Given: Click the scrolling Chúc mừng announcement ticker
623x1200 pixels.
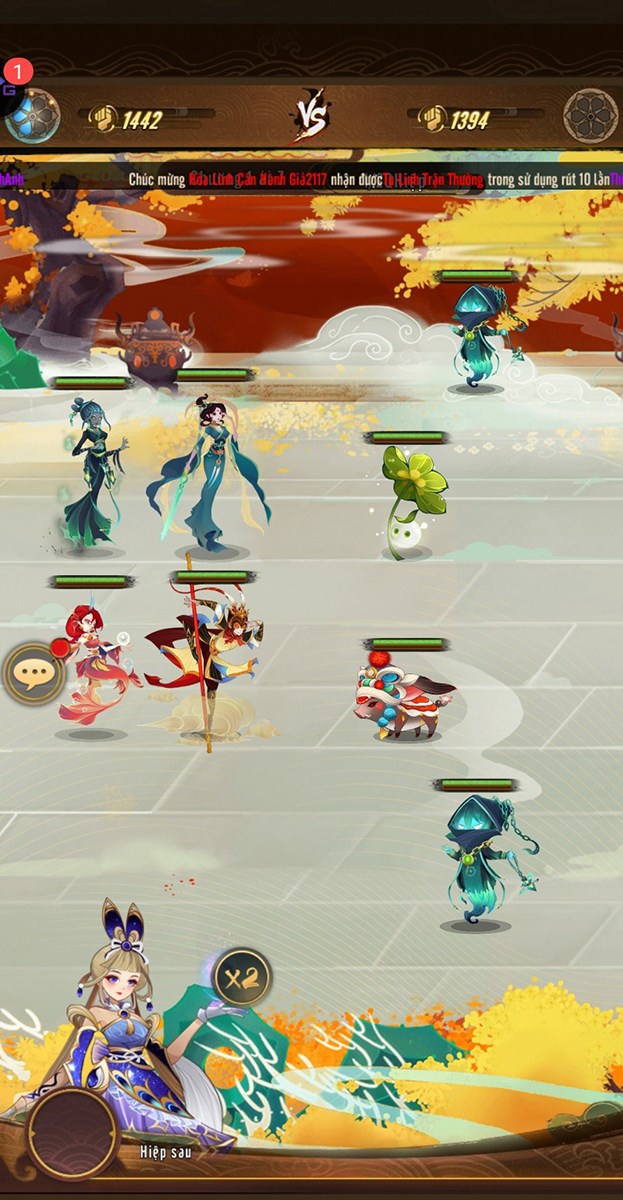Looking at the screenshot, I should [x=311, y=179].
